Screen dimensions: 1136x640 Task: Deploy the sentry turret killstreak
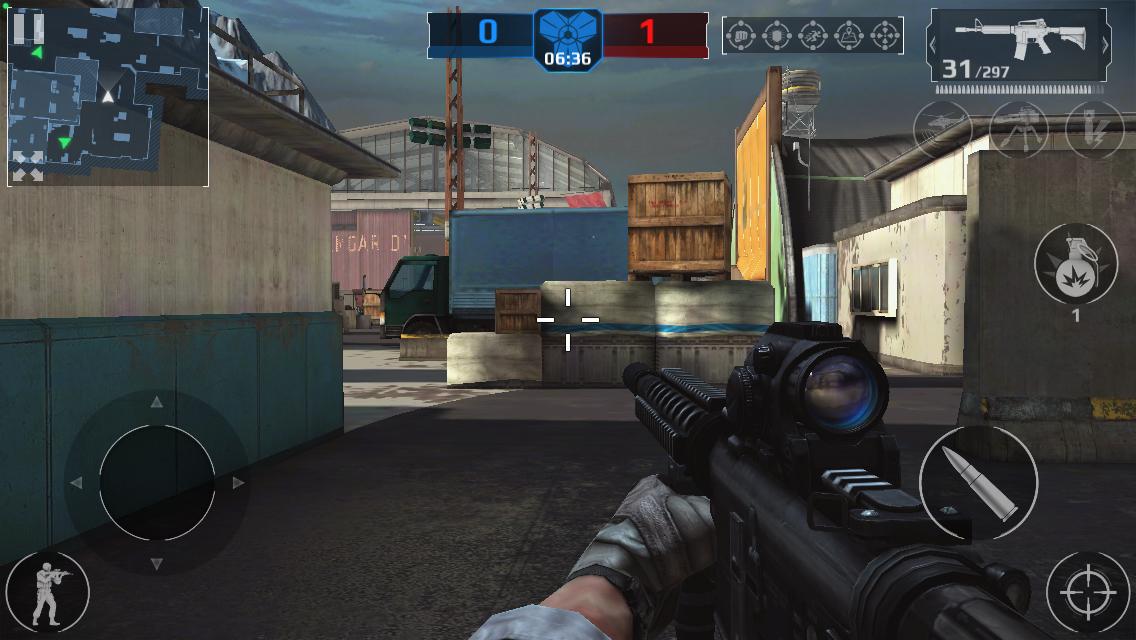click(1019, 129)
